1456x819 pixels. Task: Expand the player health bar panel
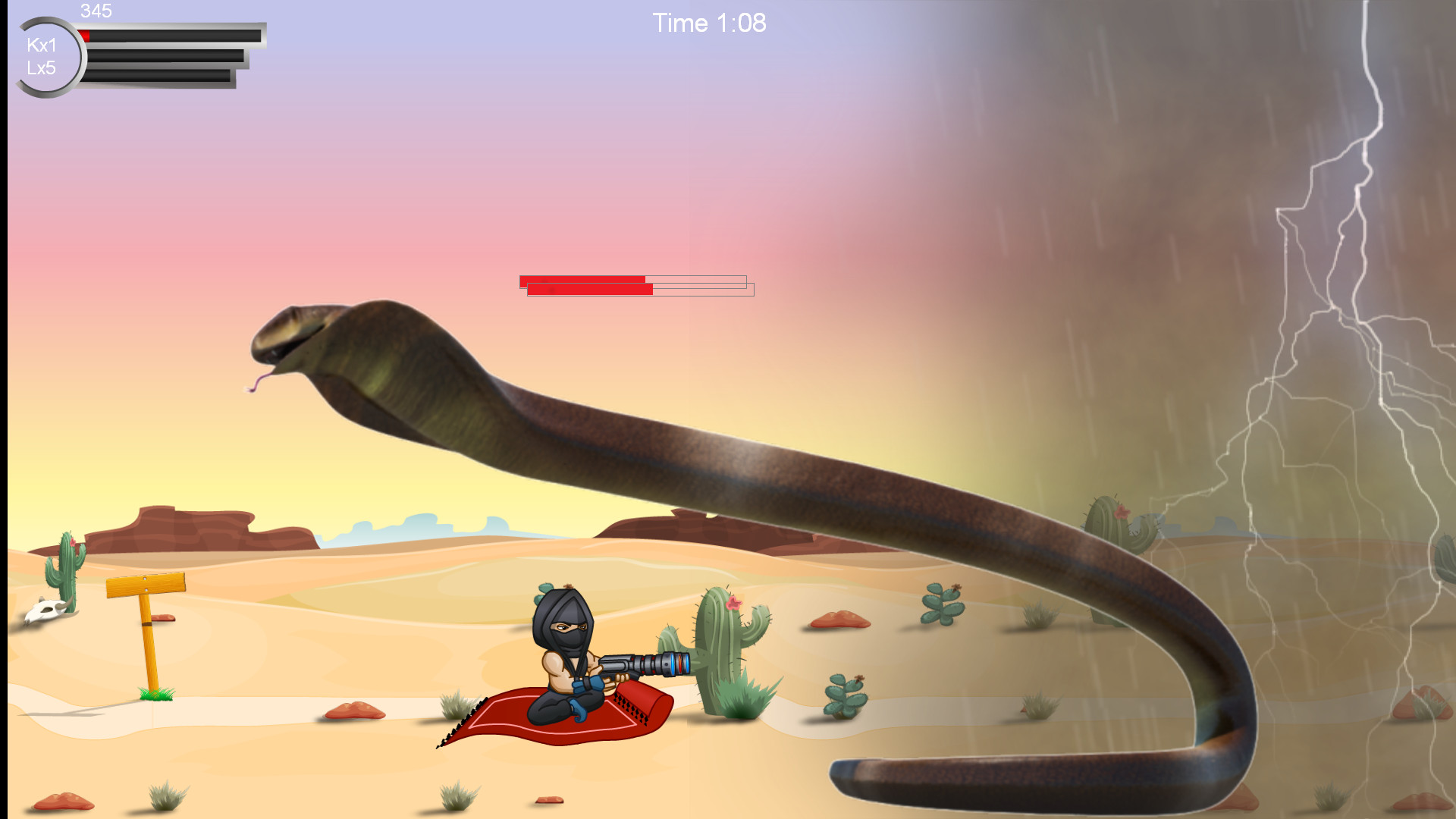167,57
